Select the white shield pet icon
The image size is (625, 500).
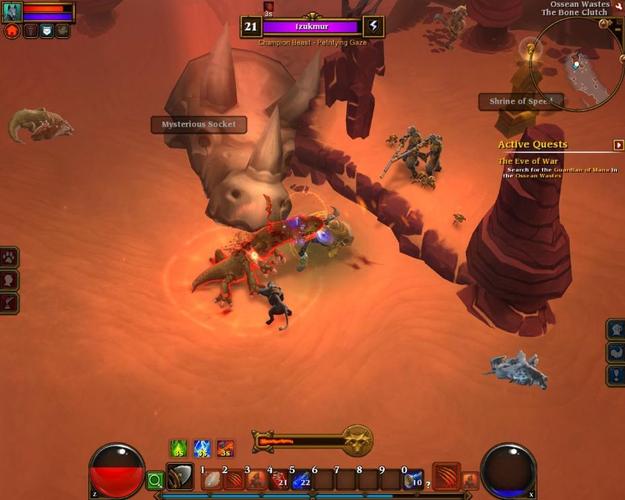pos(46,31)
